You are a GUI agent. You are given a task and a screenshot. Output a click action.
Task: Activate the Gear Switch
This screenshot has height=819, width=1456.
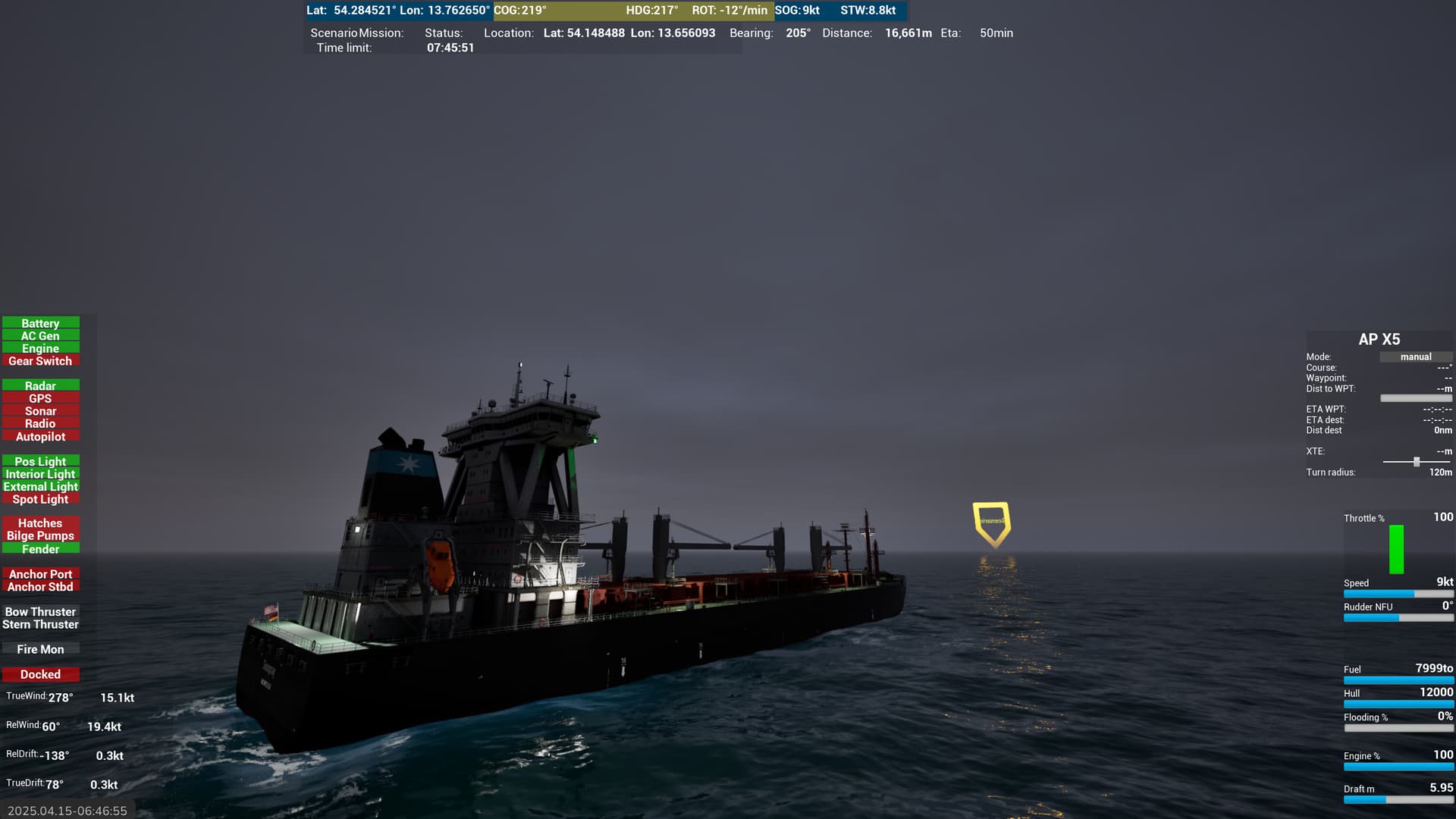coord(40,361)
